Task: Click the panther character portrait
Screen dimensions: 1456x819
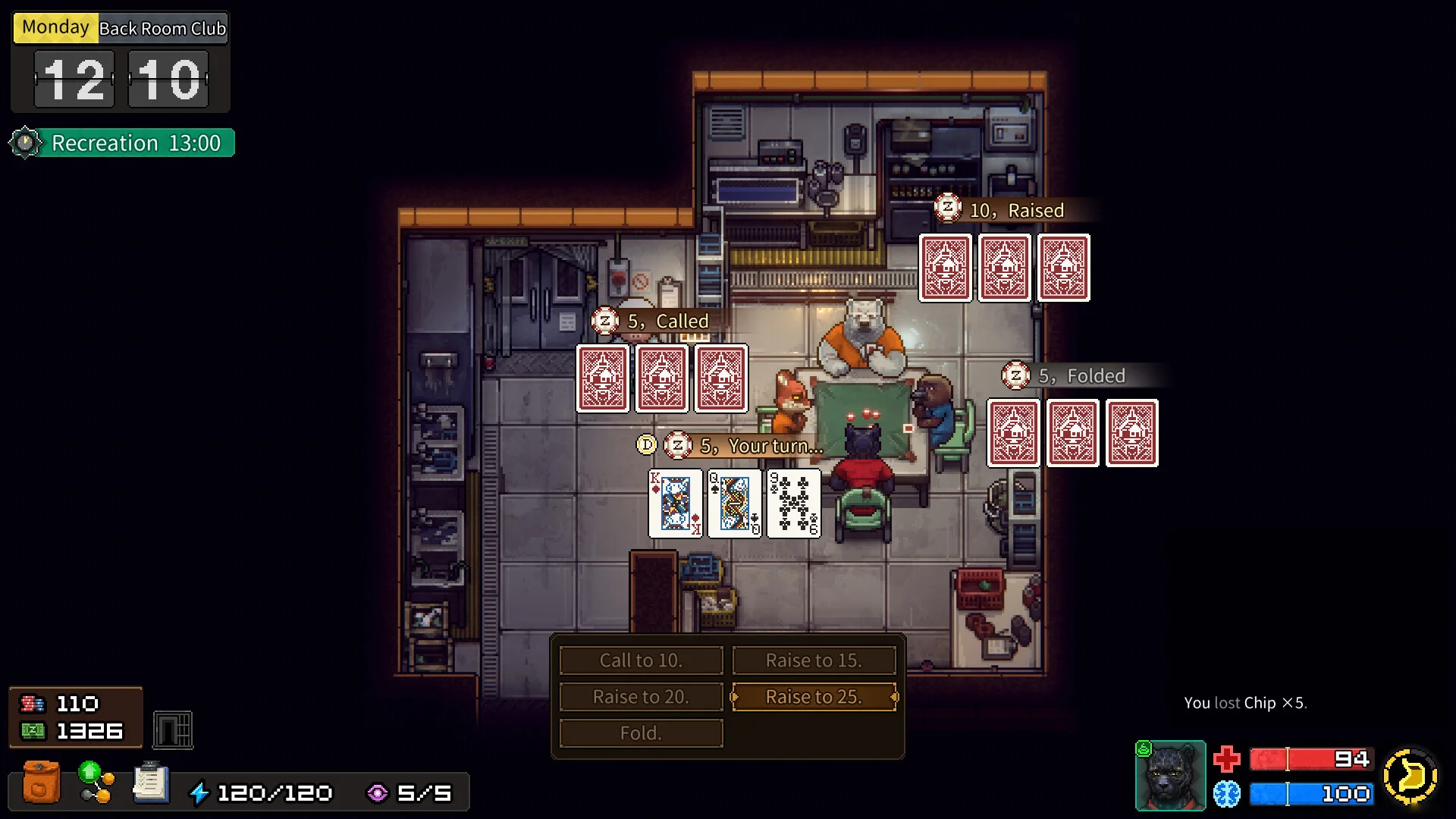Action: click(x=1170, y=776)
